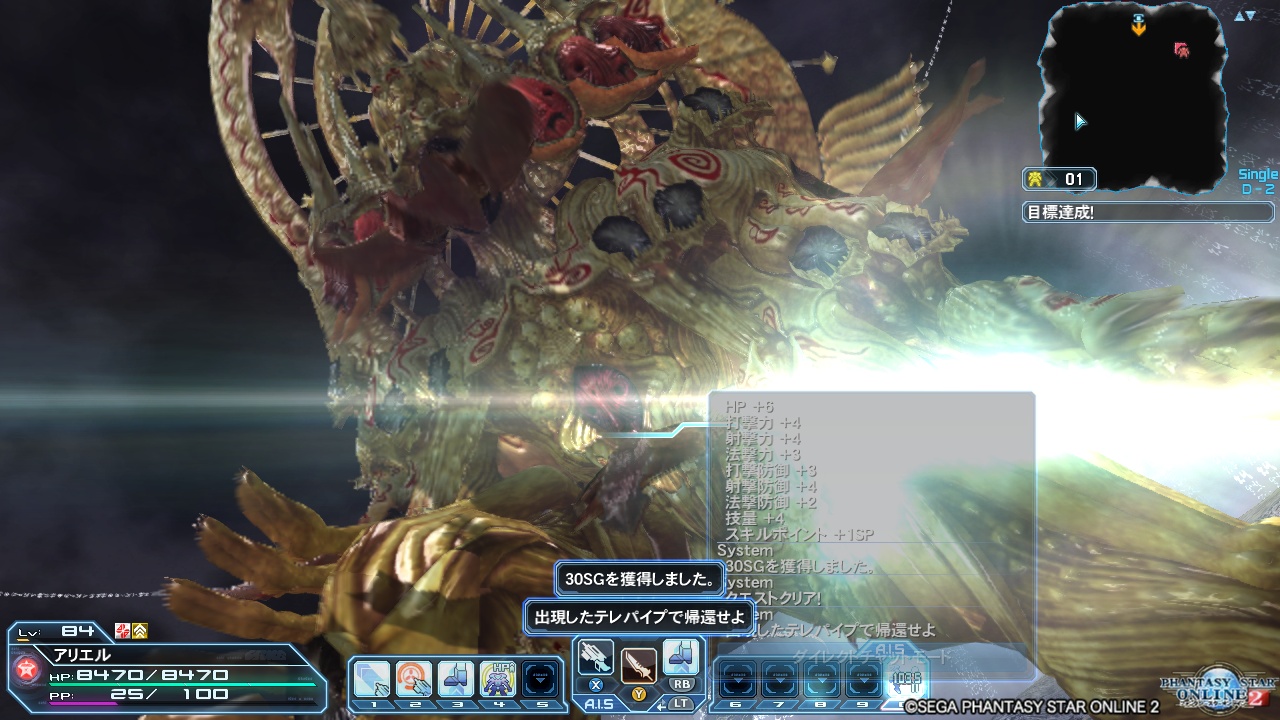Click the purple PP gauge bar

point(82,703)
